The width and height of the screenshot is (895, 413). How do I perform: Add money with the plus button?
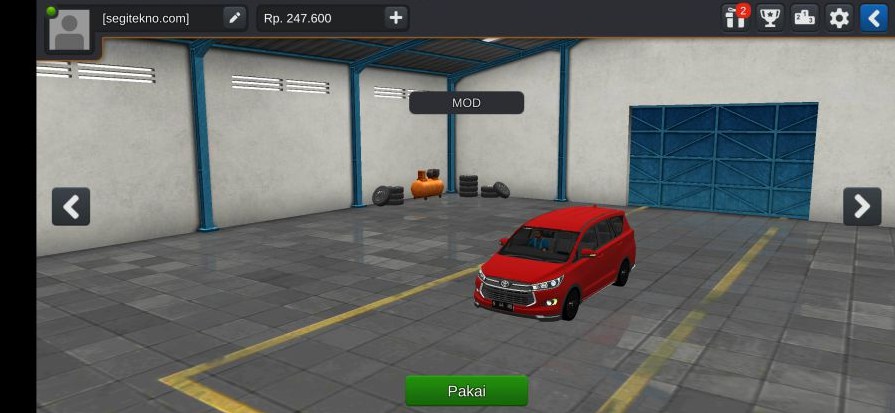[x=396, y=18]
